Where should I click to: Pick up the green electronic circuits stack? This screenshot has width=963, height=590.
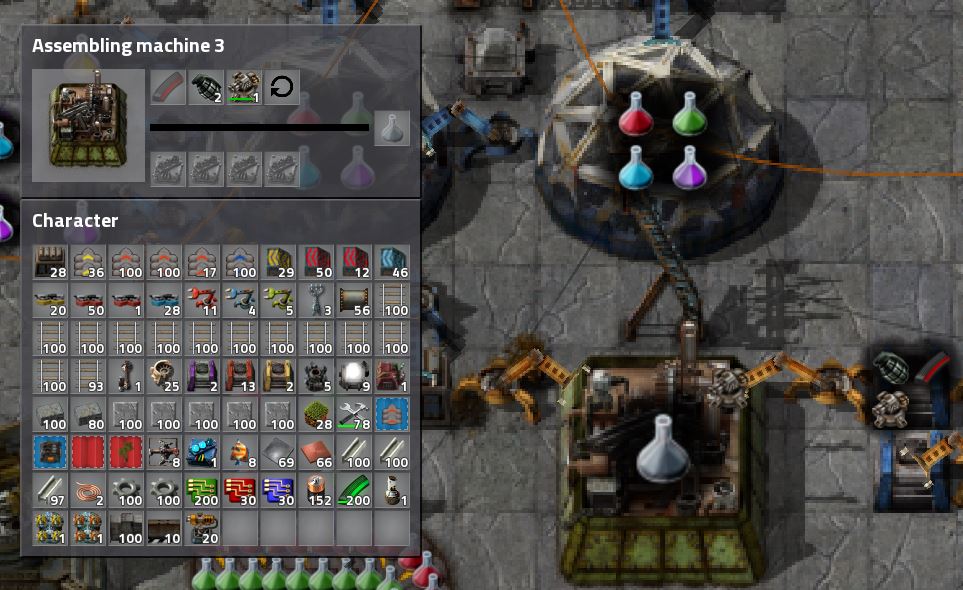click(203, 490)
